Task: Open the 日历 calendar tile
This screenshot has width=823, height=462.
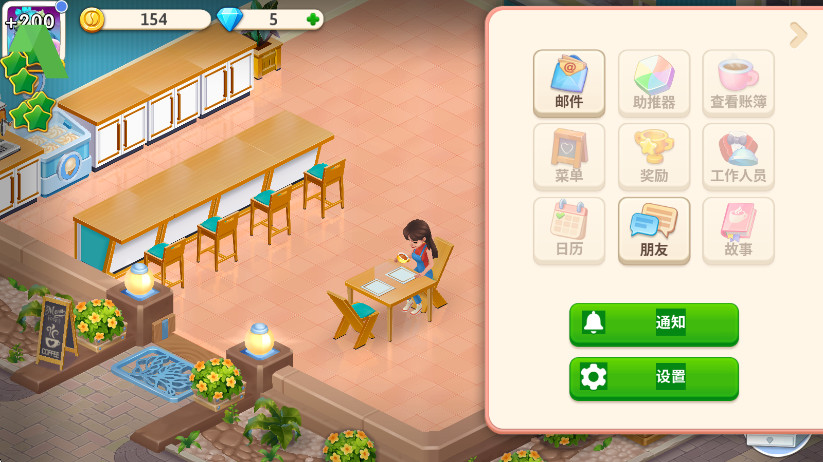Action: click(x=569, y=231)
